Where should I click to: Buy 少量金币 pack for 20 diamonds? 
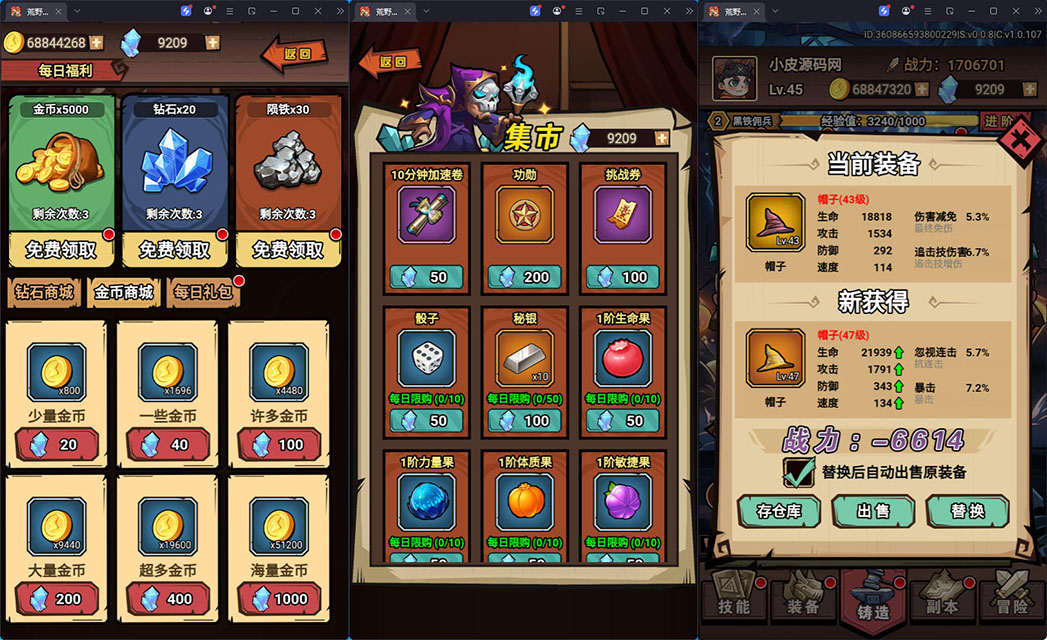(56, 444)
